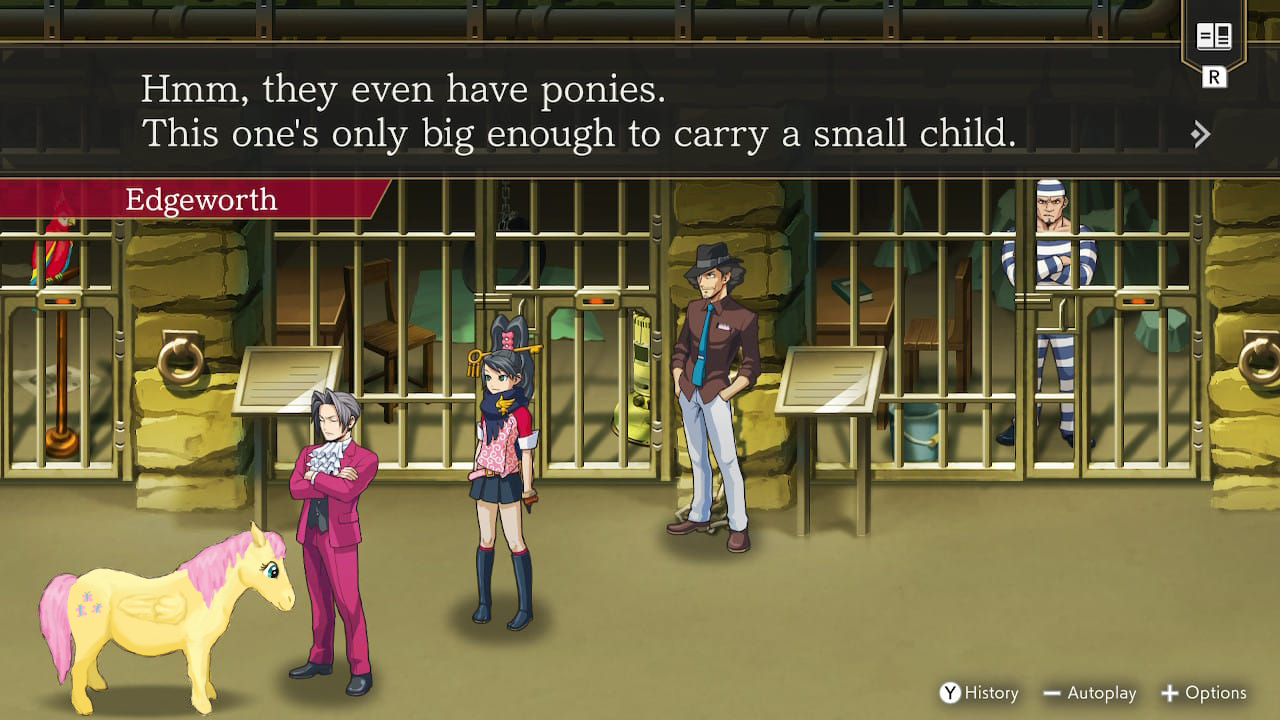The width and height of the screenshot is (1280, 720).
Task: Open the Options menu
Action: coord(1203,693)
